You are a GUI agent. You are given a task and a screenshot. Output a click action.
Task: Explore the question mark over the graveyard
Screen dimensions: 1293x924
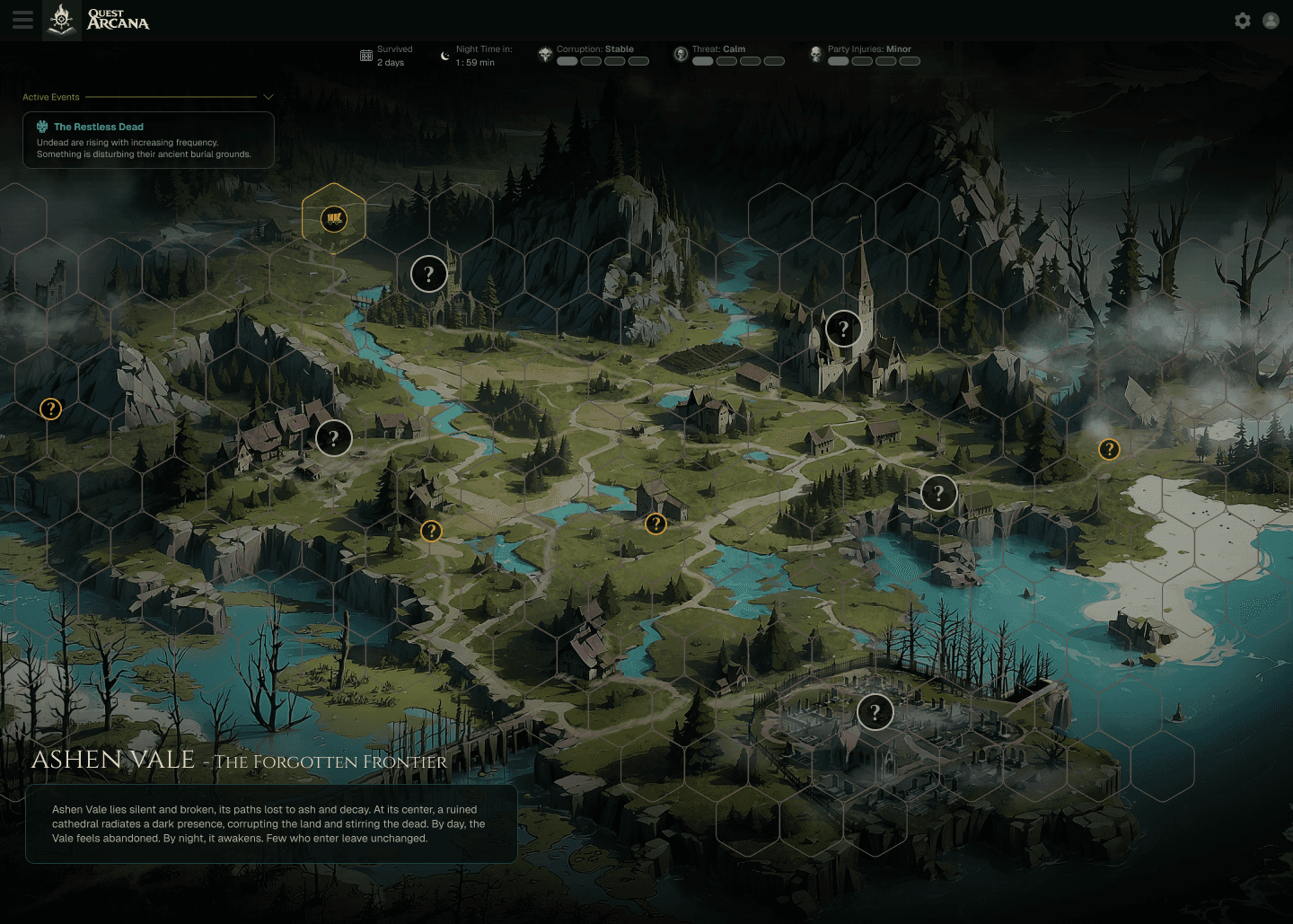[x=875, y=712]
